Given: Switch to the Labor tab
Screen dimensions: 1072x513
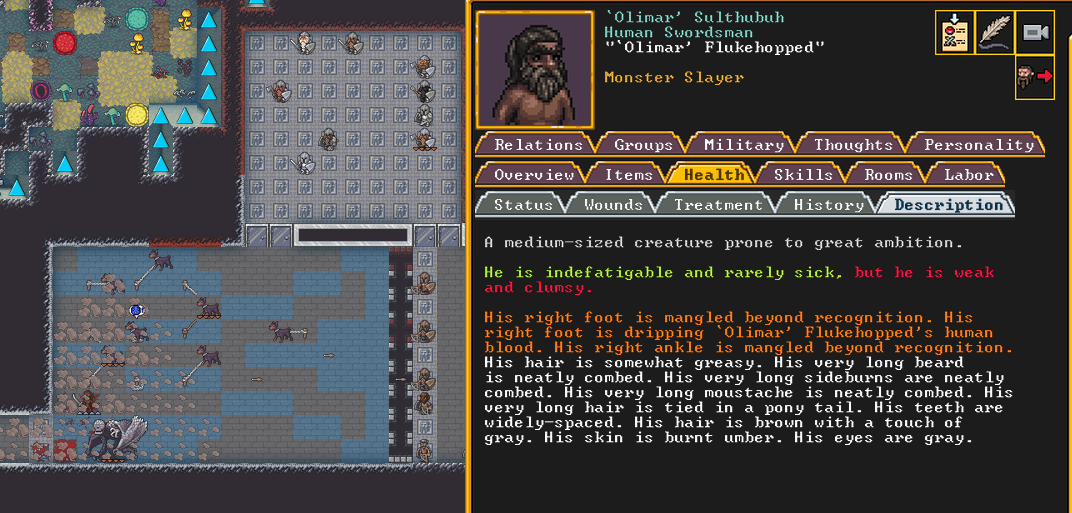Looking at the screenshot, I should click(x=969, y=175).
